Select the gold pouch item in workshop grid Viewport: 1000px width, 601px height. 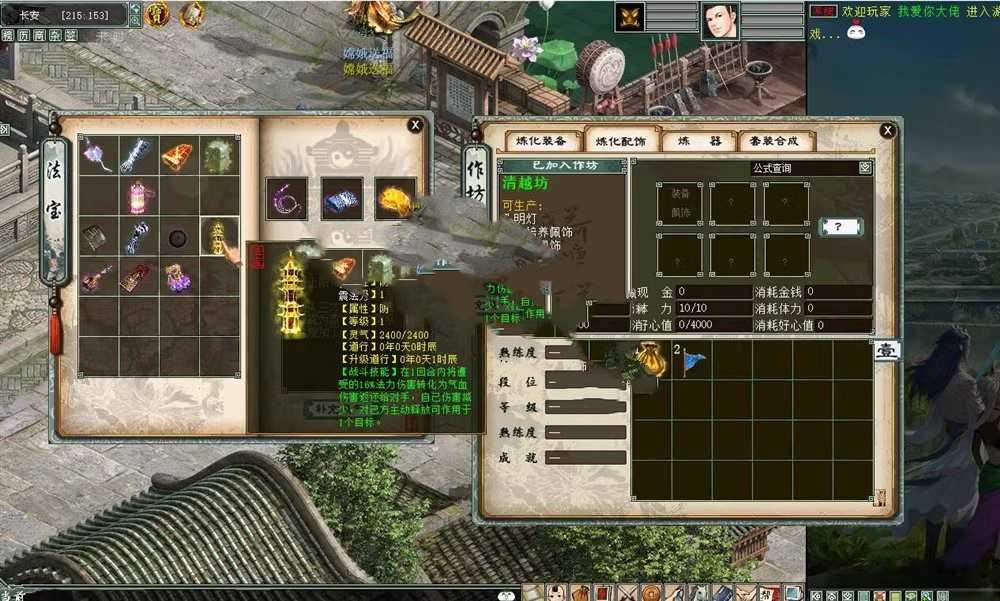click(x=651, y=361)
